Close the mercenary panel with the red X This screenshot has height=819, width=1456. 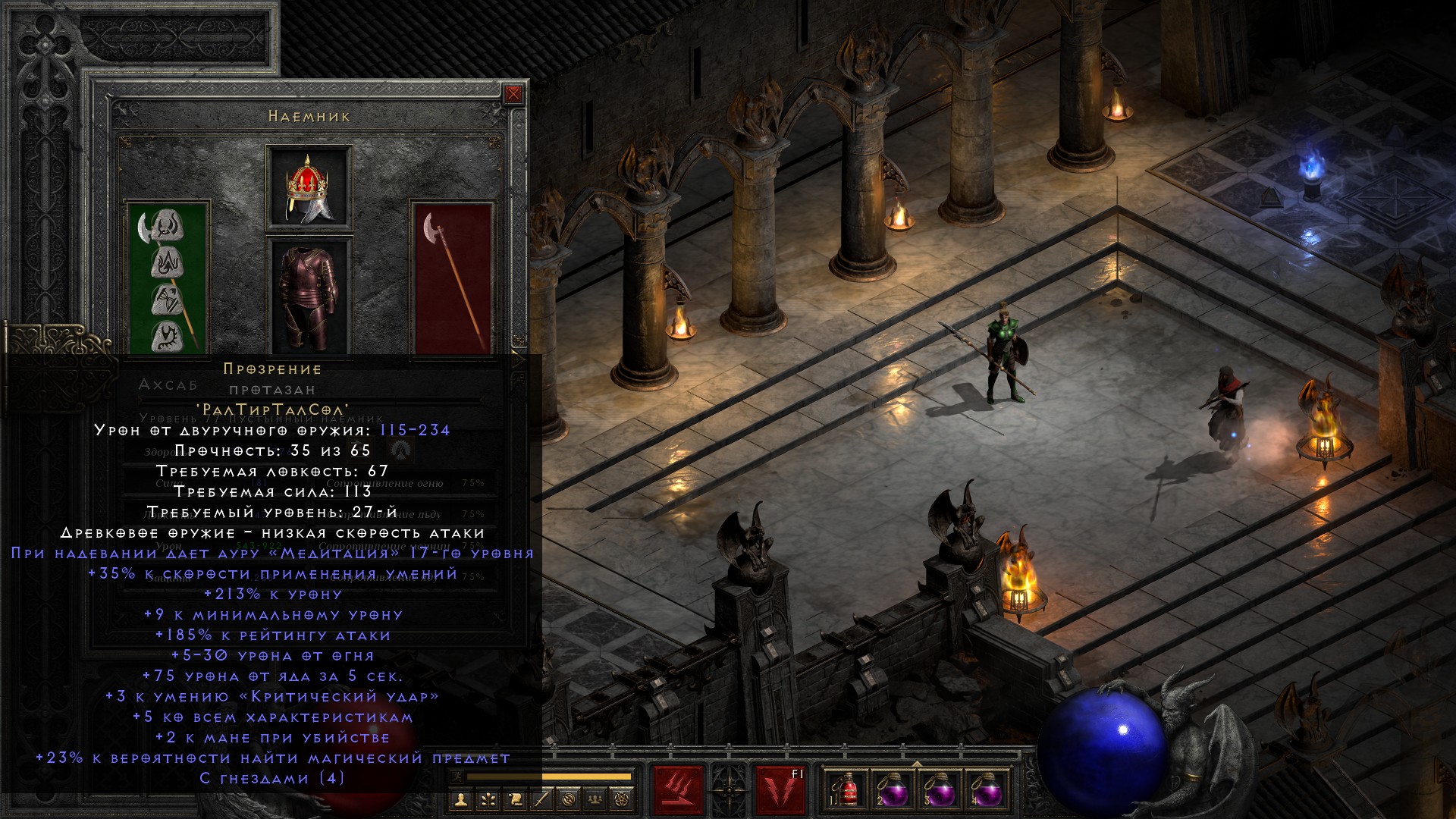point(513,94)
